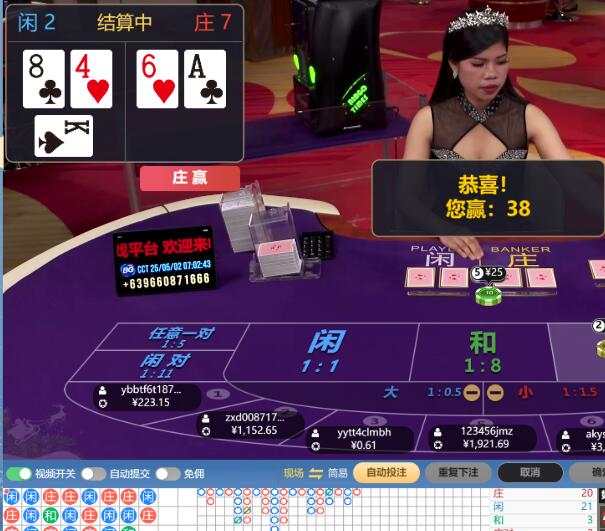This screenshot has height=531, width=605.
Task: Switch view with the 现场/简易 toggle
Action: coord(316,473)
